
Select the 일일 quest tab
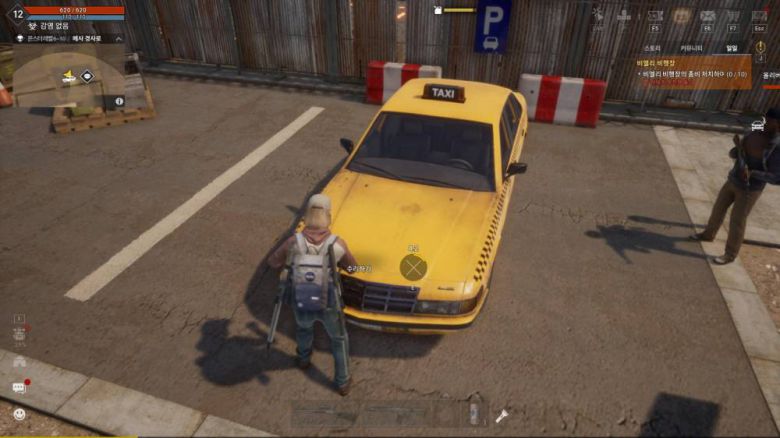tap(731, 47)
